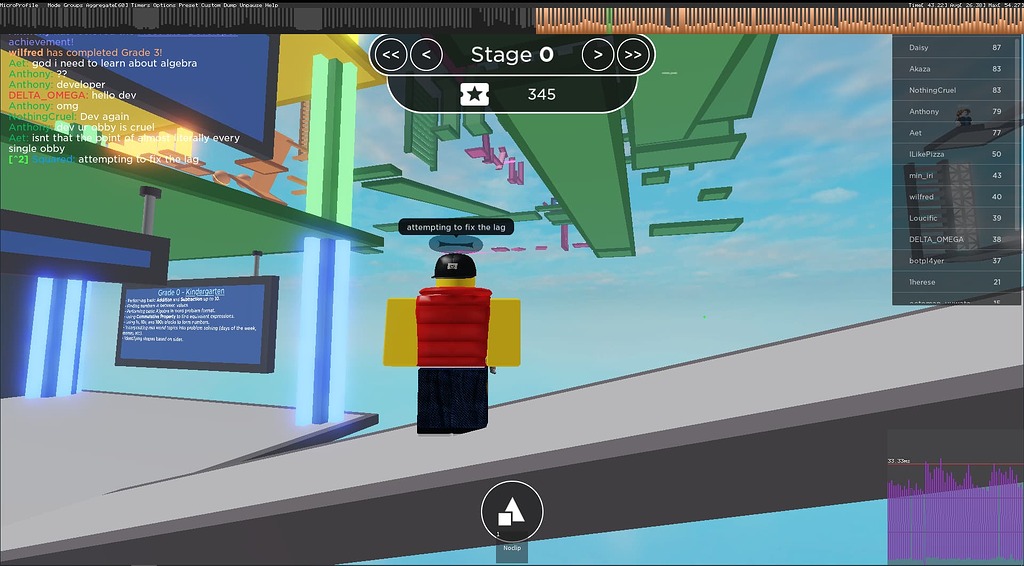Select Akaza in the player list
Viewport: 1024px width, 566px height.
coord(948,69)
